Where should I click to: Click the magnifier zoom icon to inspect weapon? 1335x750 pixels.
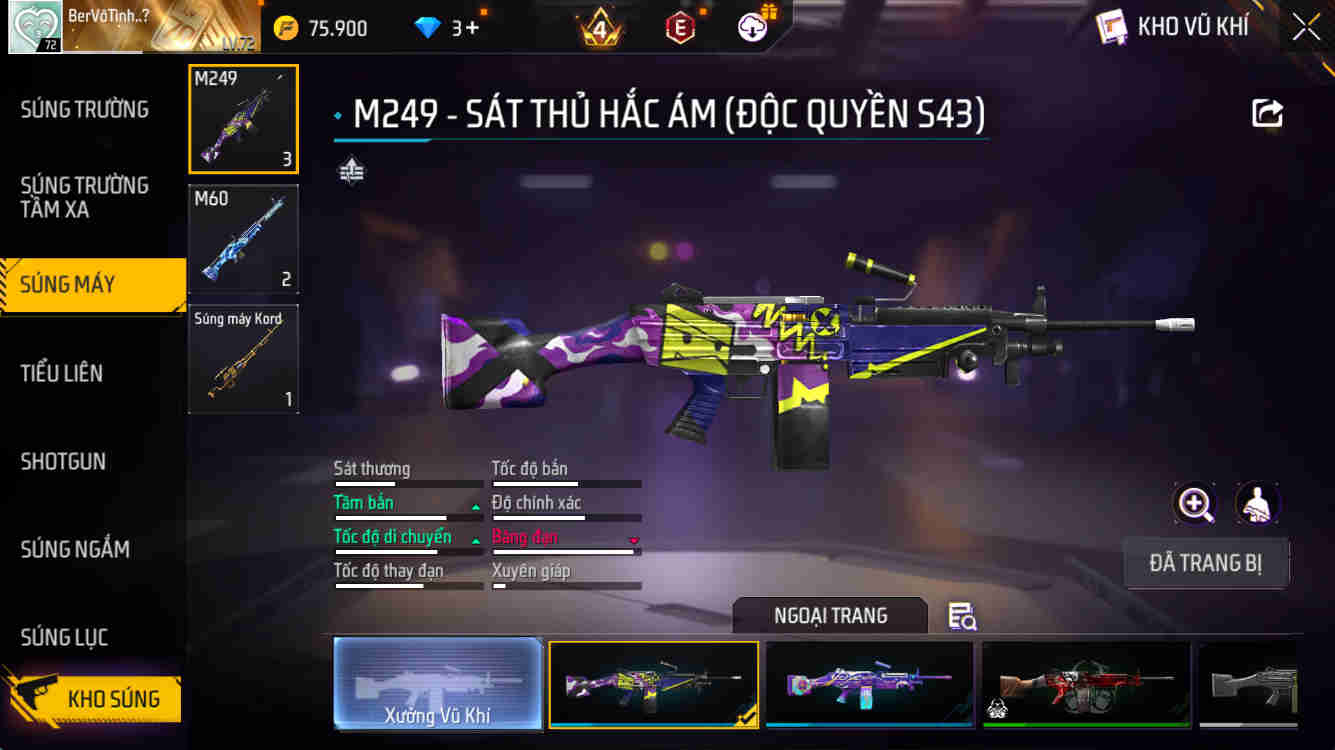[1194, 503]
